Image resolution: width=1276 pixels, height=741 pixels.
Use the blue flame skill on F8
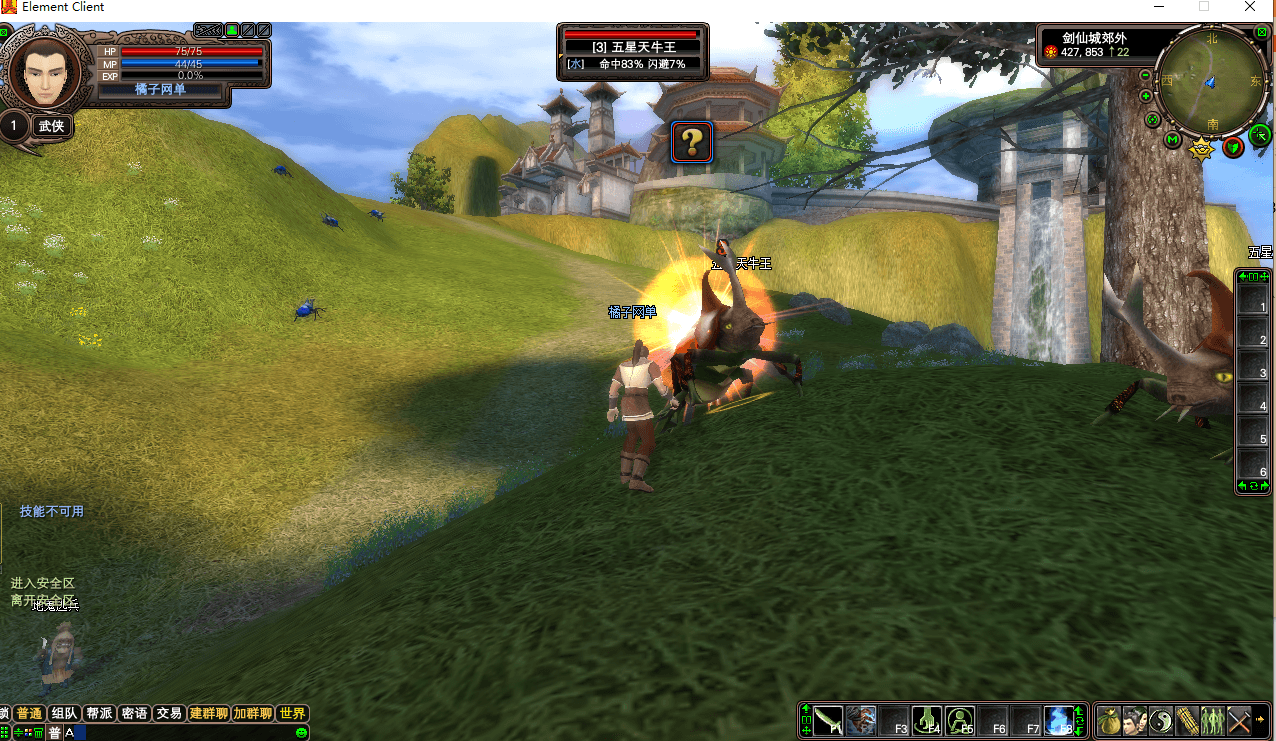pyautogui.click(x=1058, y=720)
